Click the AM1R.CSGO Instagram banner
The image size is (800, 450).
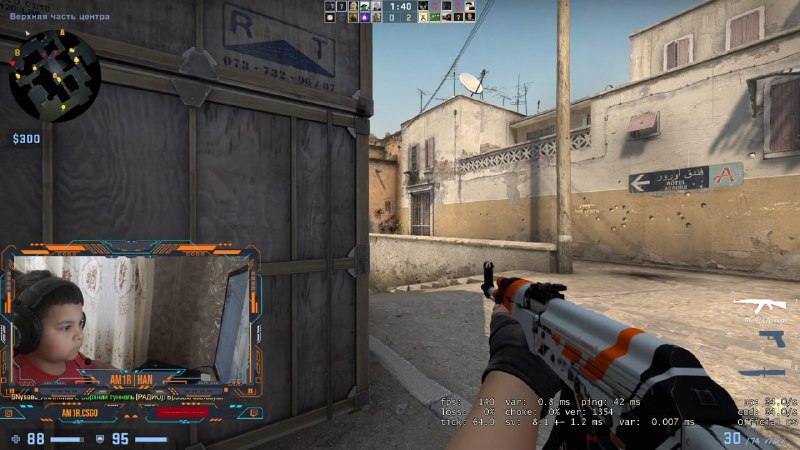[78, 412]
